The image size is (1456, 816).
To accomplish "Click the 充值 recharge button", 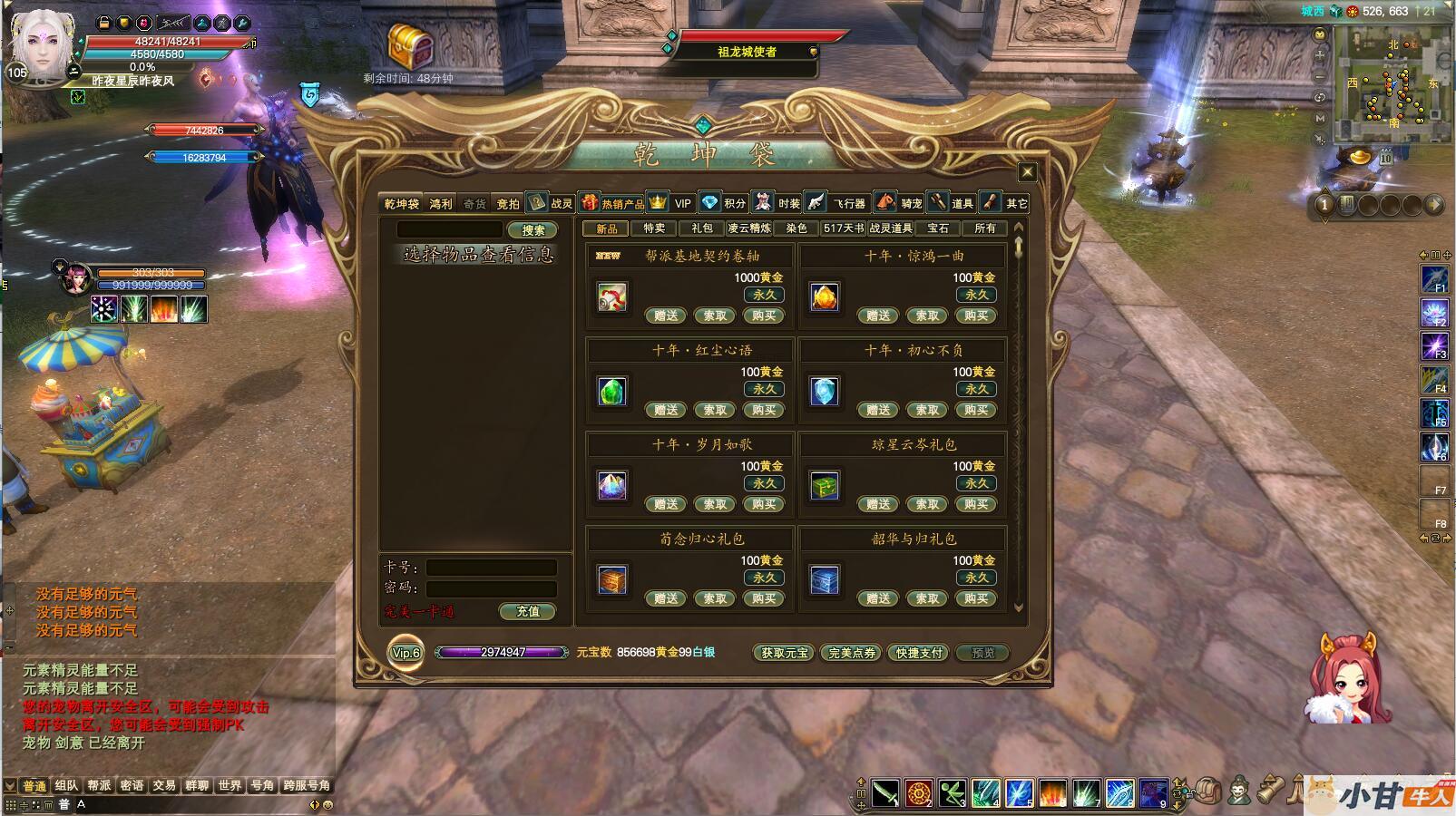I will pos(528,612).
